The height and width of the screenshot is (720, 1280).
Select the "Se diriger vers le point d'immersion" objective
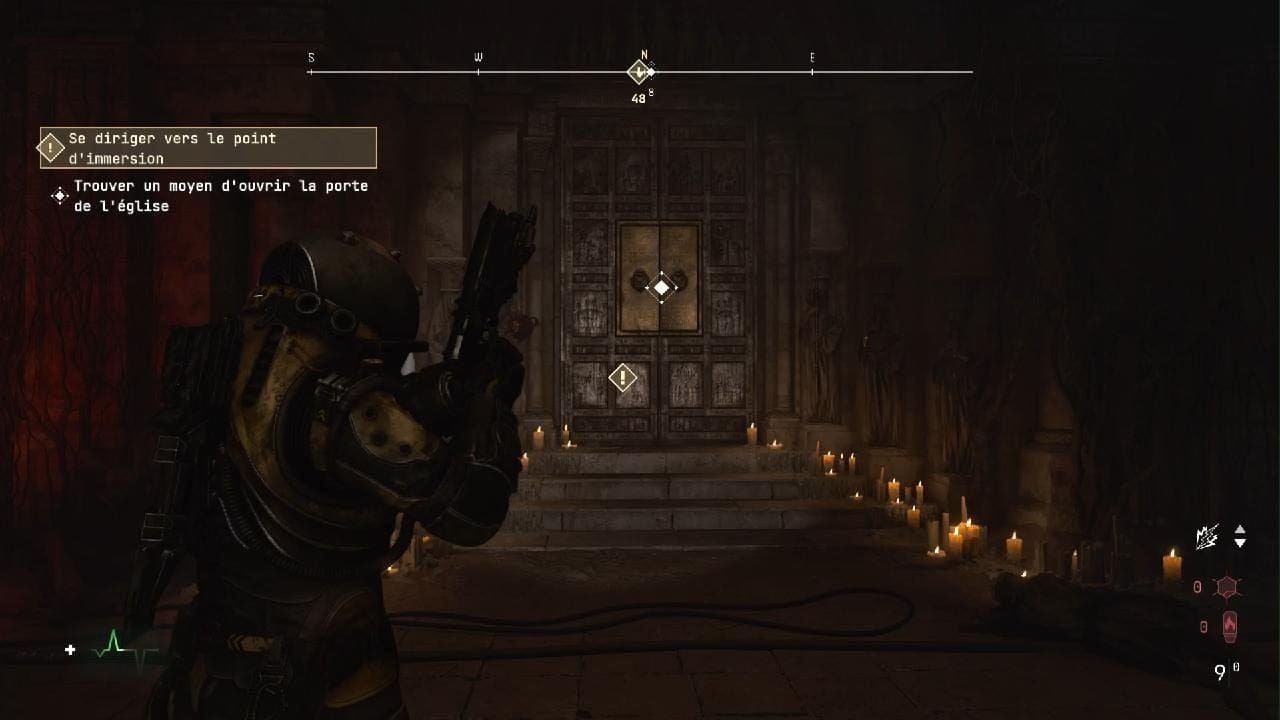tap(208, 148)
